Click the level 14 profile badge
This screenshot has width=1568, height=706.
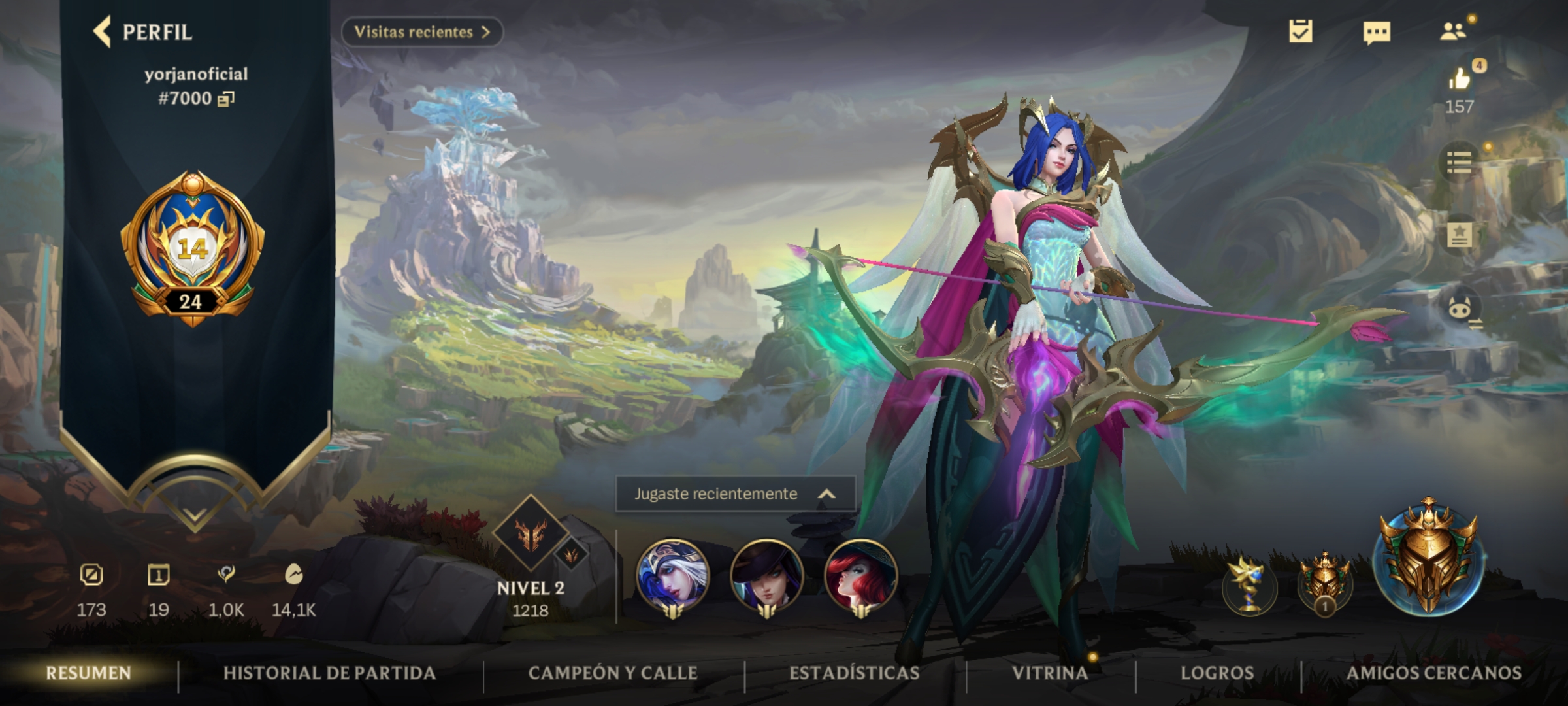point(192,248)
